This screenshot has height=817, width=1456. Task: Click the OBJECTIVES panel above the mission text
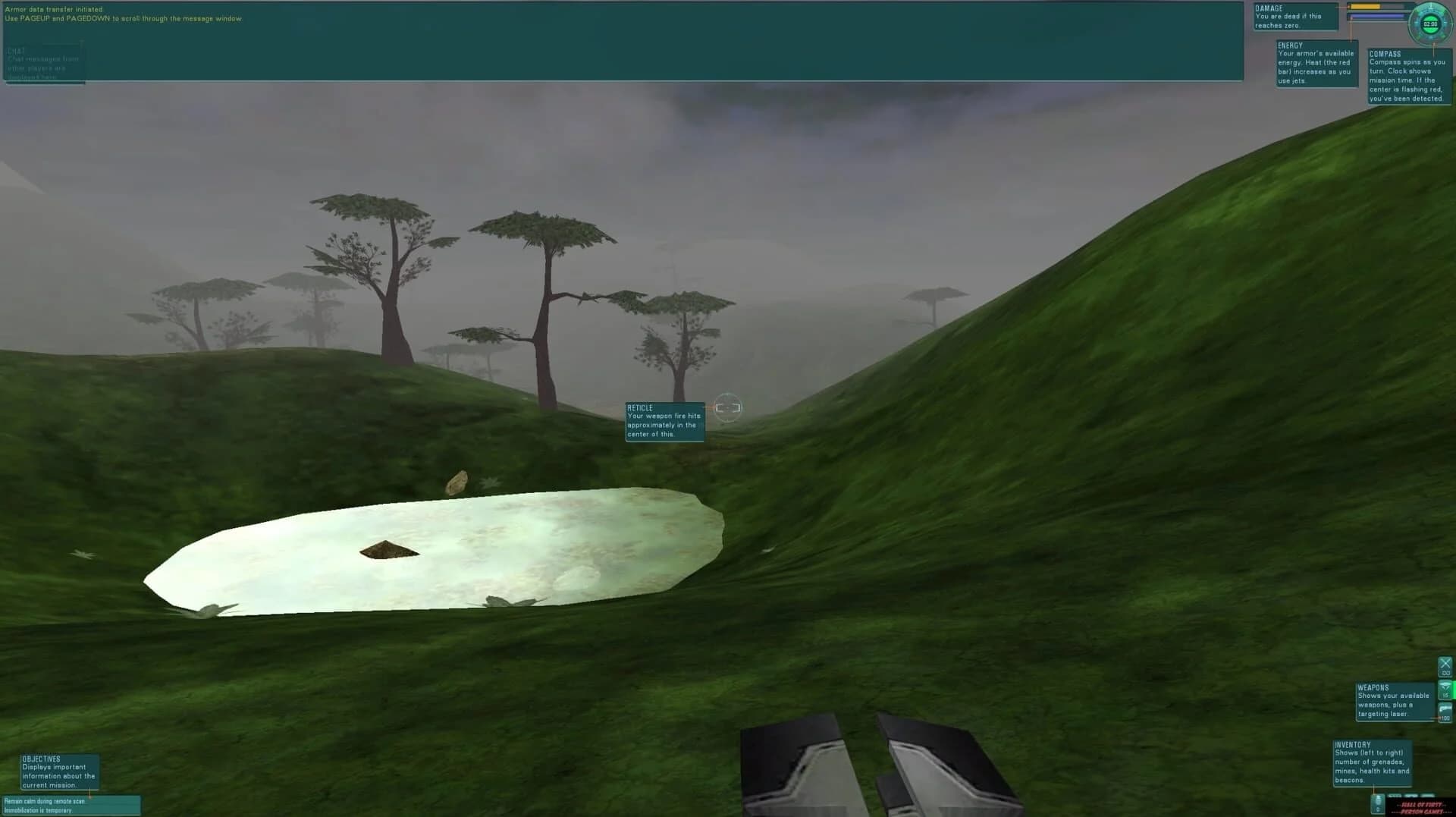coord(61,772)
